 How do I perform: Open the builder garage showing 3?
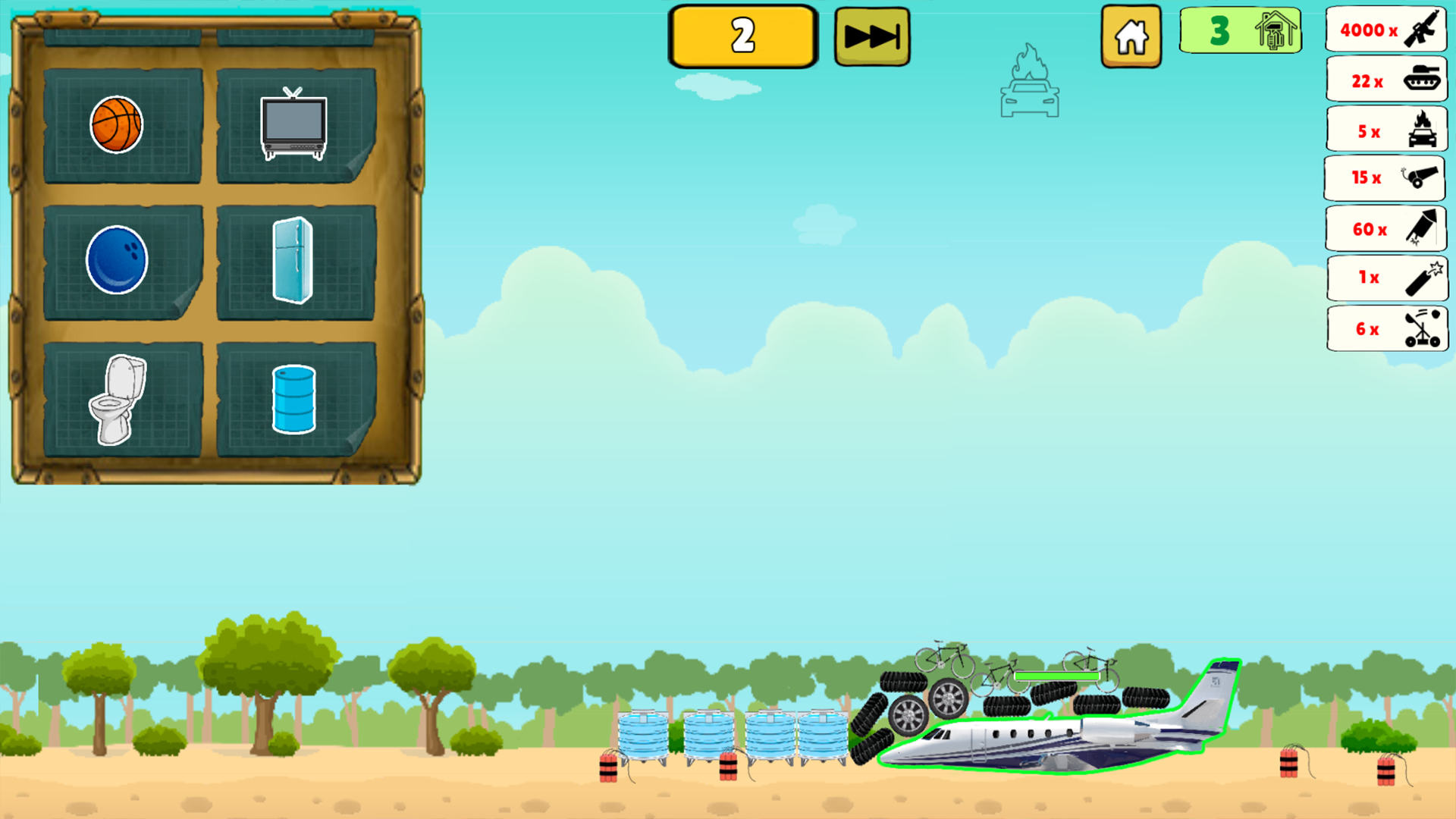[1239, 30]
